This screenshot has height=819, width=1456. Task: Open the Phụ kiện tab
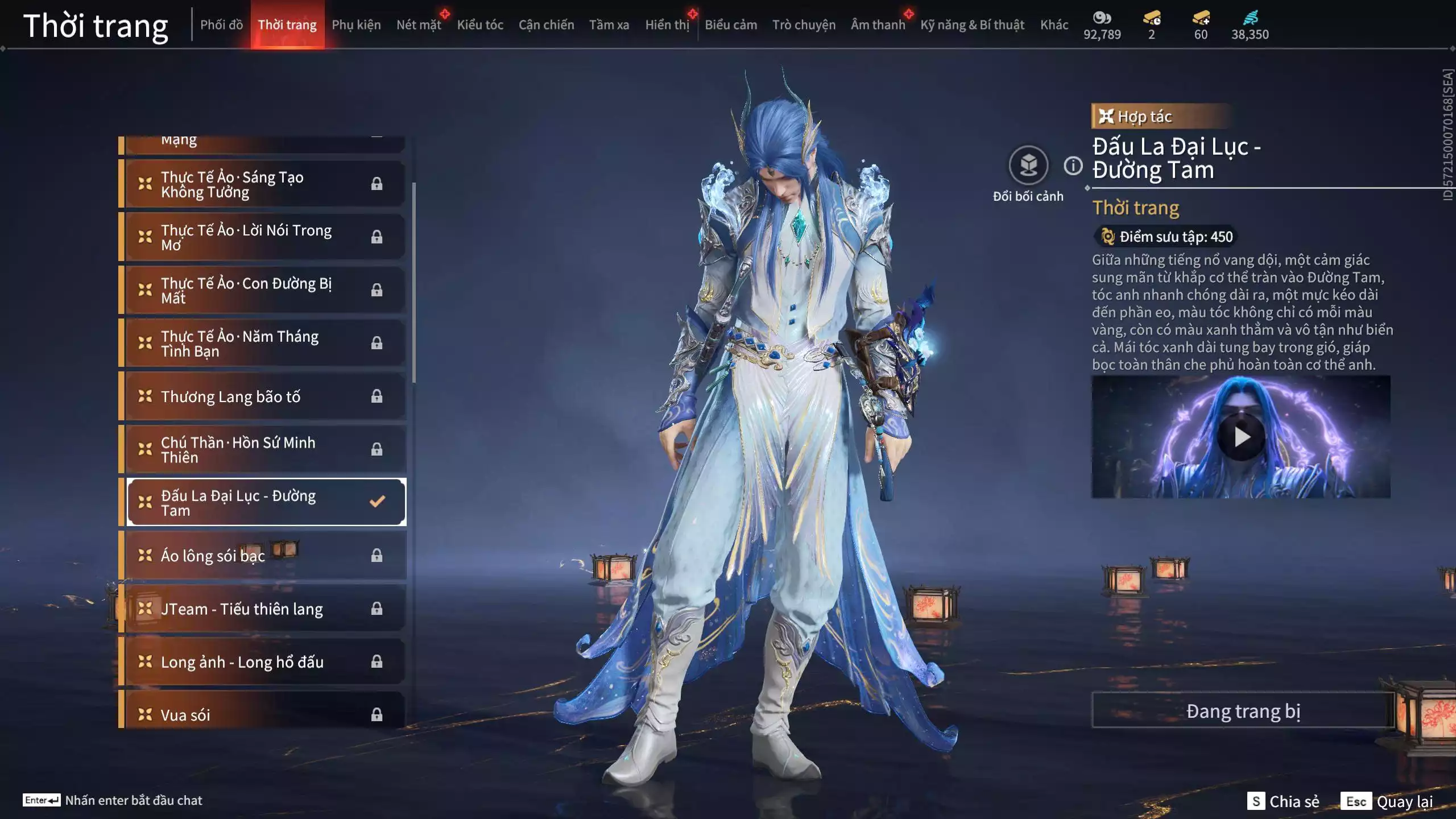click(356, 25)
